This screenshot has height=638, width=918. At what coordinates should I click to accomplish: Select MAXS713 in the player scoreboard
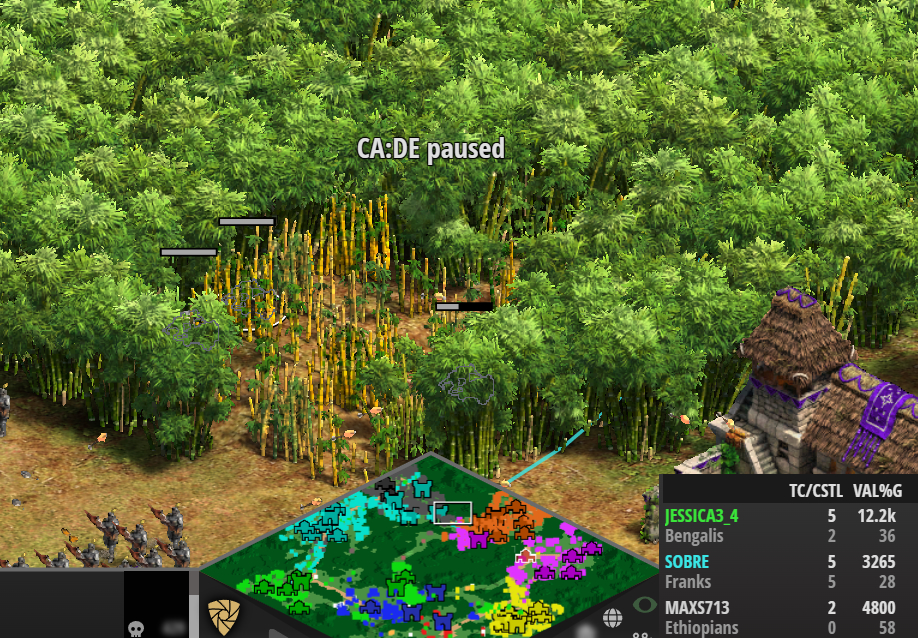pos(697,608)
